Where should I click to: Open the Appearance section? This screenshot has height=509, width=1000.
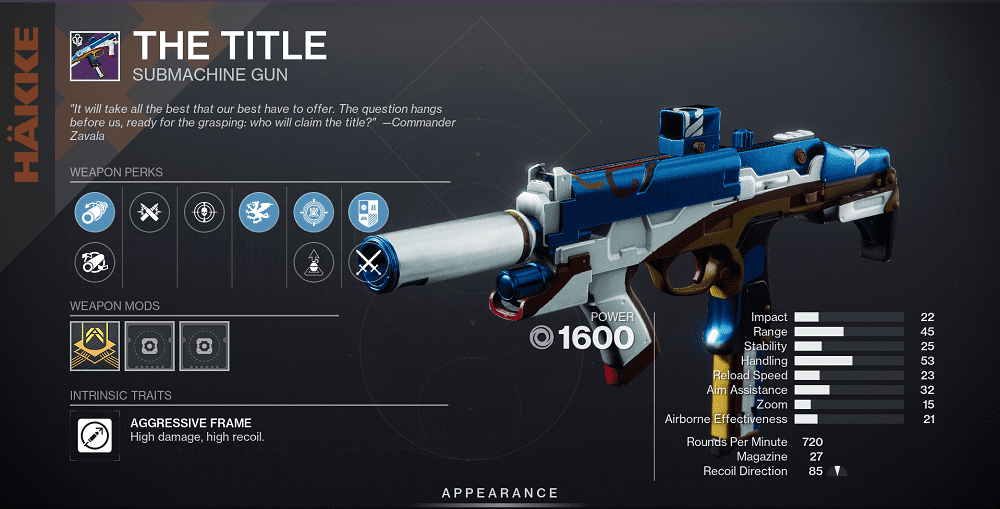click(x=500, y=493)
